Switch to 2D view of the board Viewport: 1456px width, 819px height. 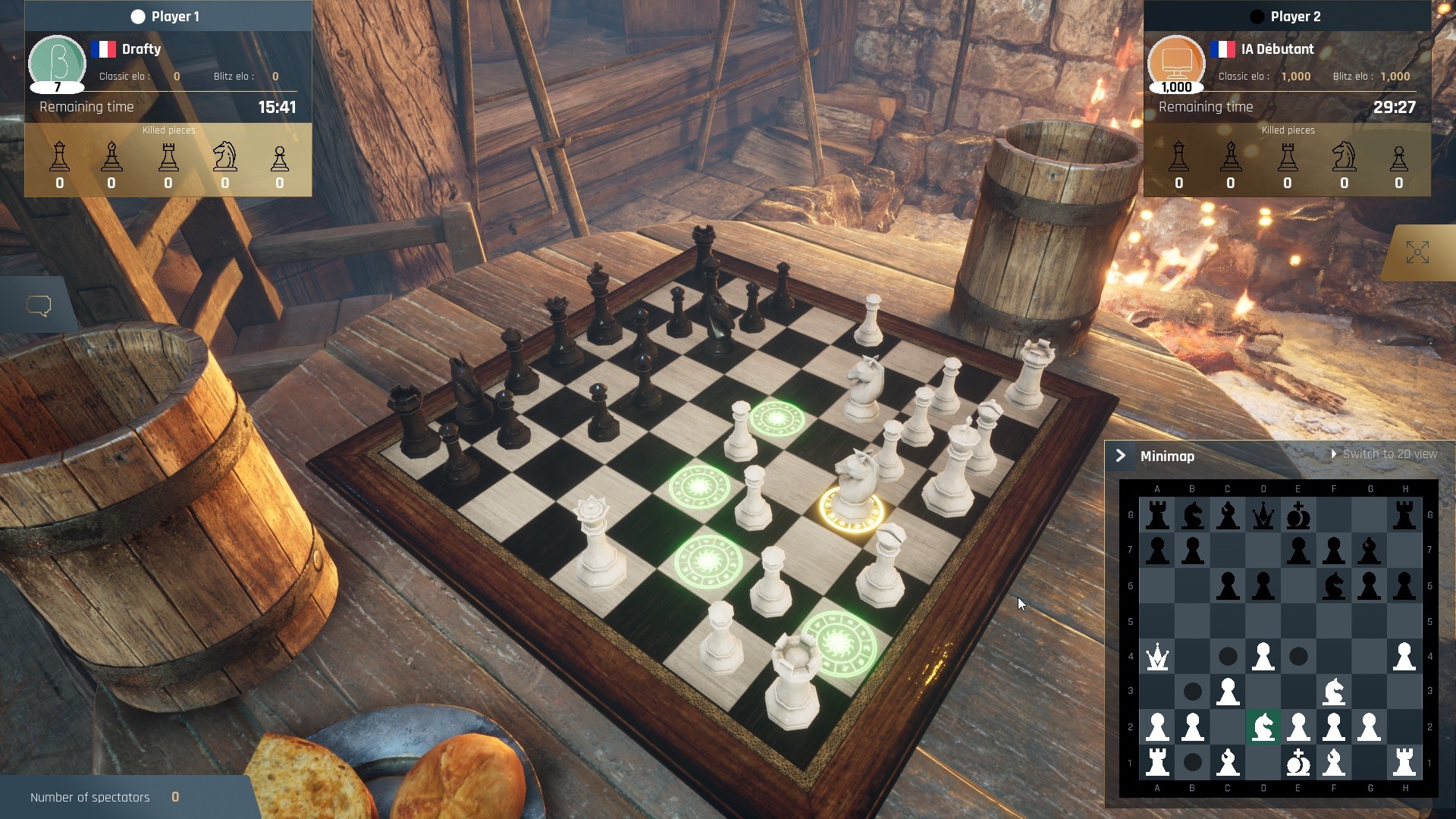pos(1389,453)
